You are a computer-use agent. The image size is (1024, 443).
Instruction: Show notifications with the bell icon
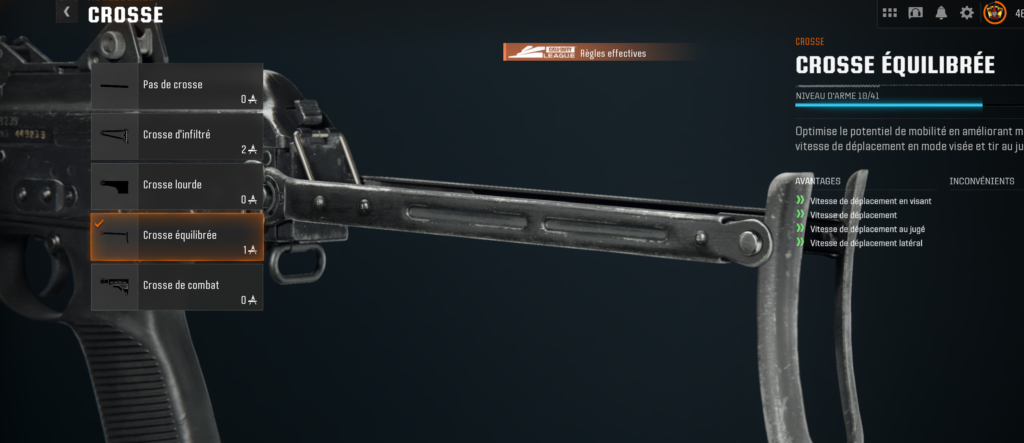[x=941, y=13]
